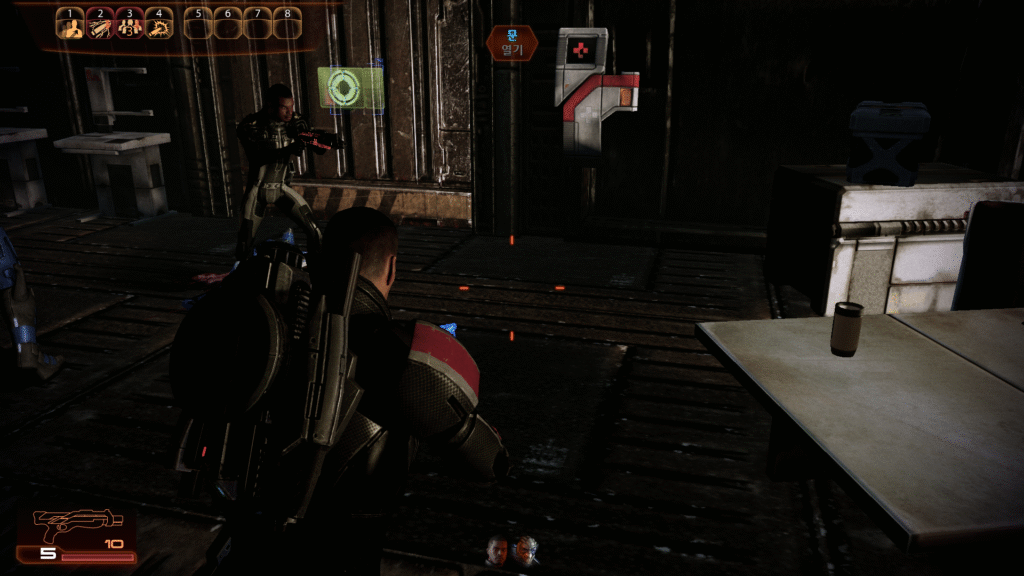1024x576 pixels.
Task: Click the shotgun weapon icon
Action: 63,523
